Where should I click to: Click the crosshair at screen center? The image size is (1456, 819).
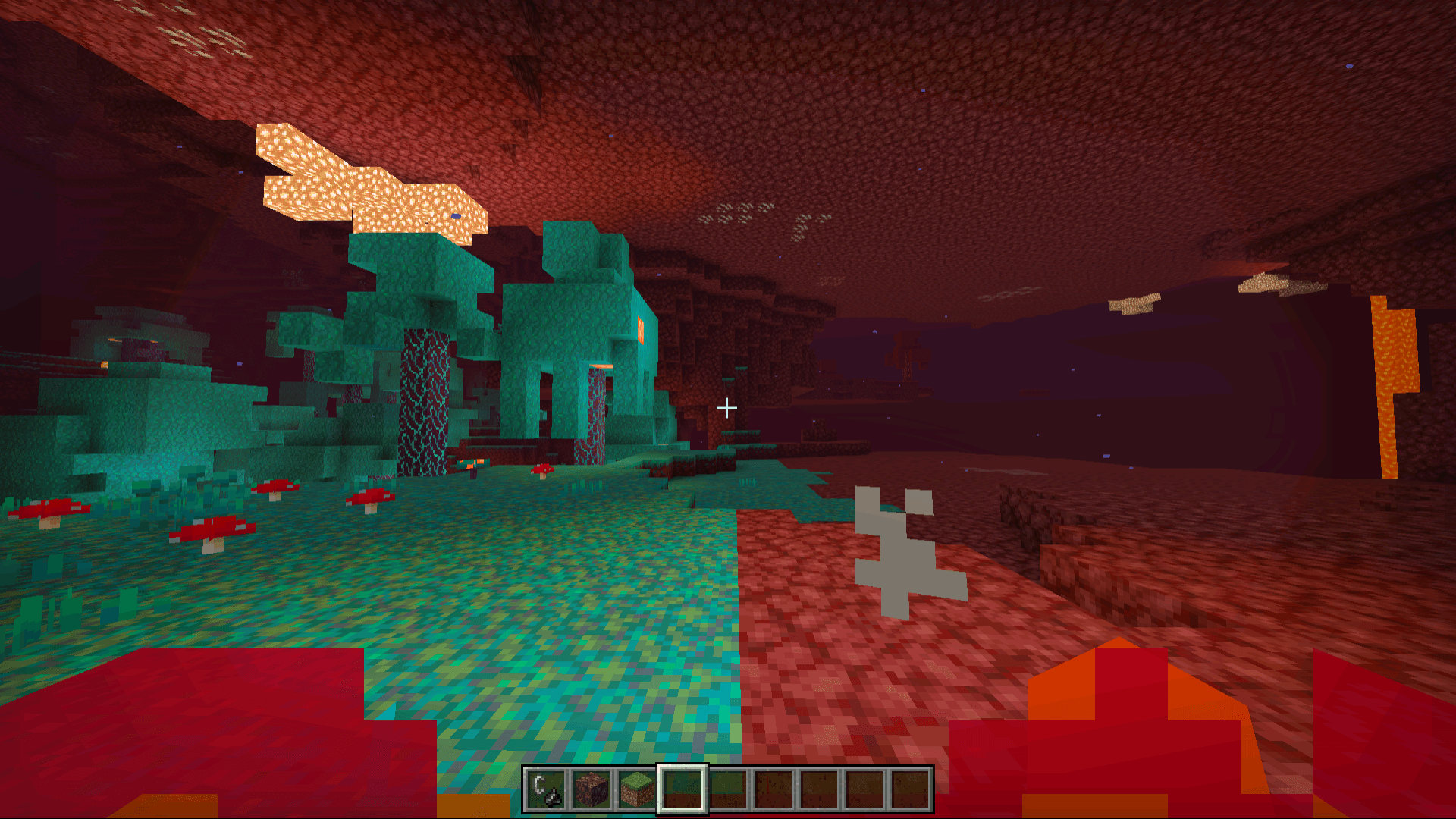point(728,408)
